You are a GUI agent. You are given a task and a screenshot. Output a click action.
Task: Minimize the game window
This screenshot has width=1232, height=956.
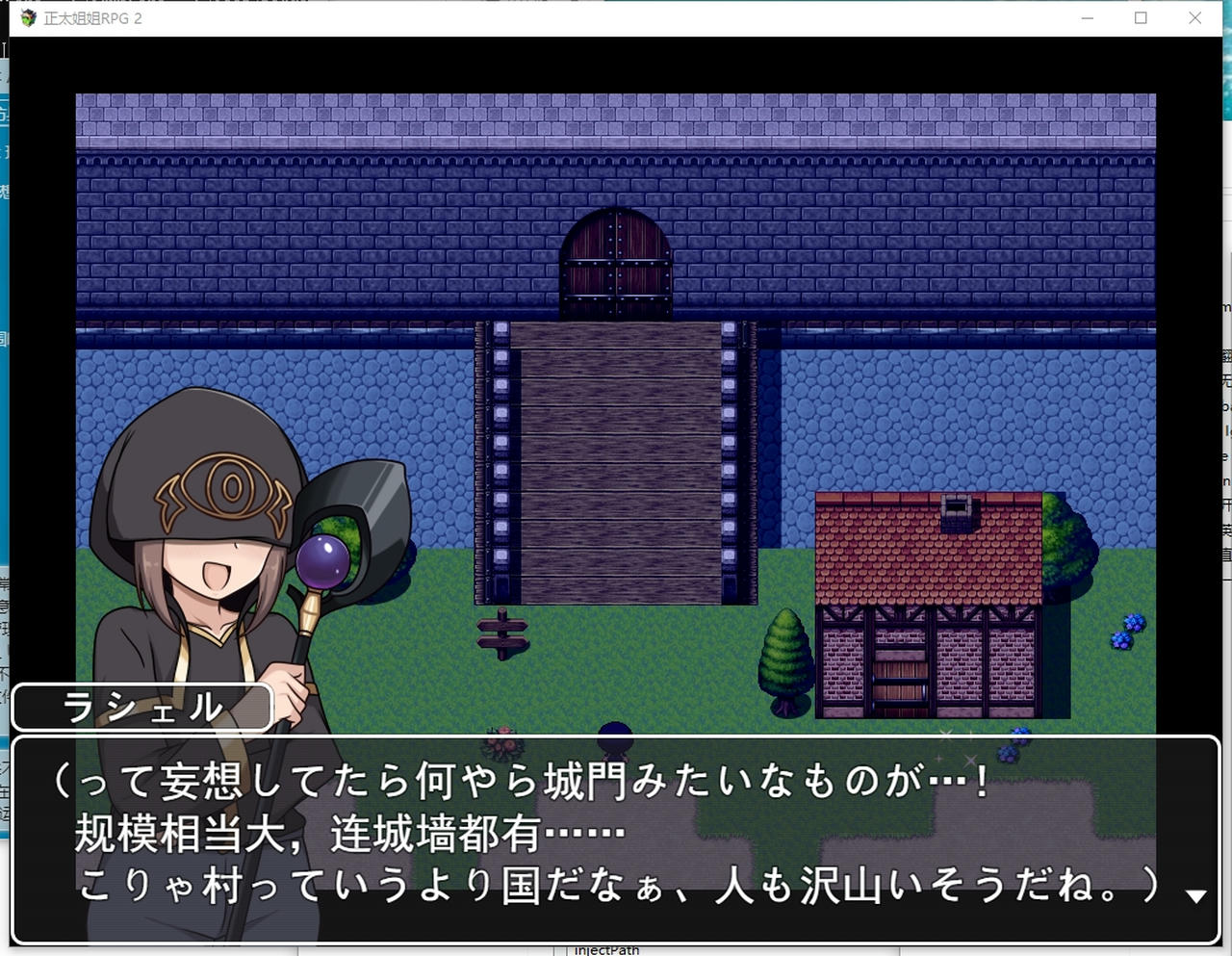click(x=1087, y=17)
